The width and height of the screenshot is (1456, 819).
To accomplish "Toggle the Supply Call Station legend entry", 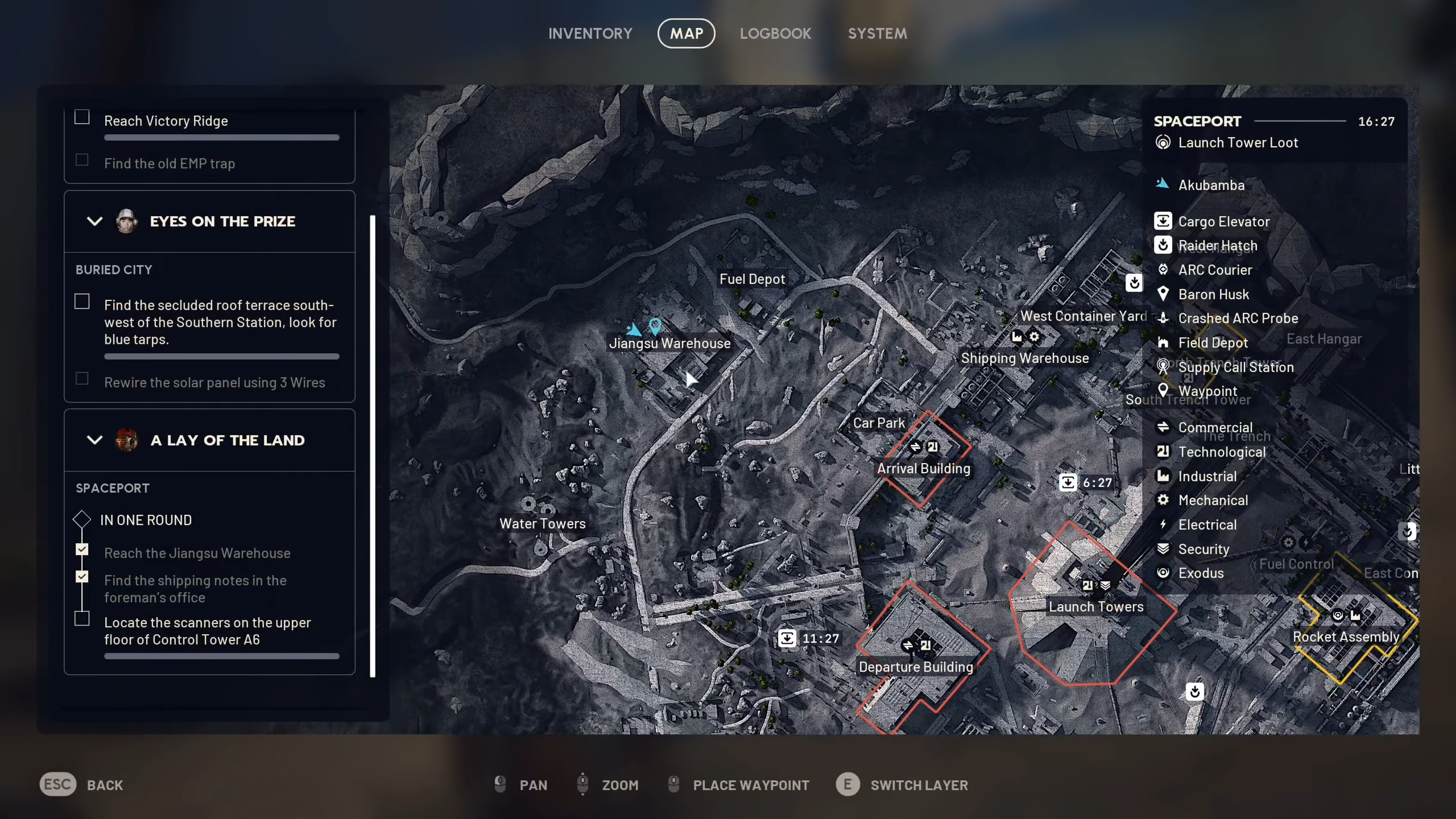I will 1235,367.
